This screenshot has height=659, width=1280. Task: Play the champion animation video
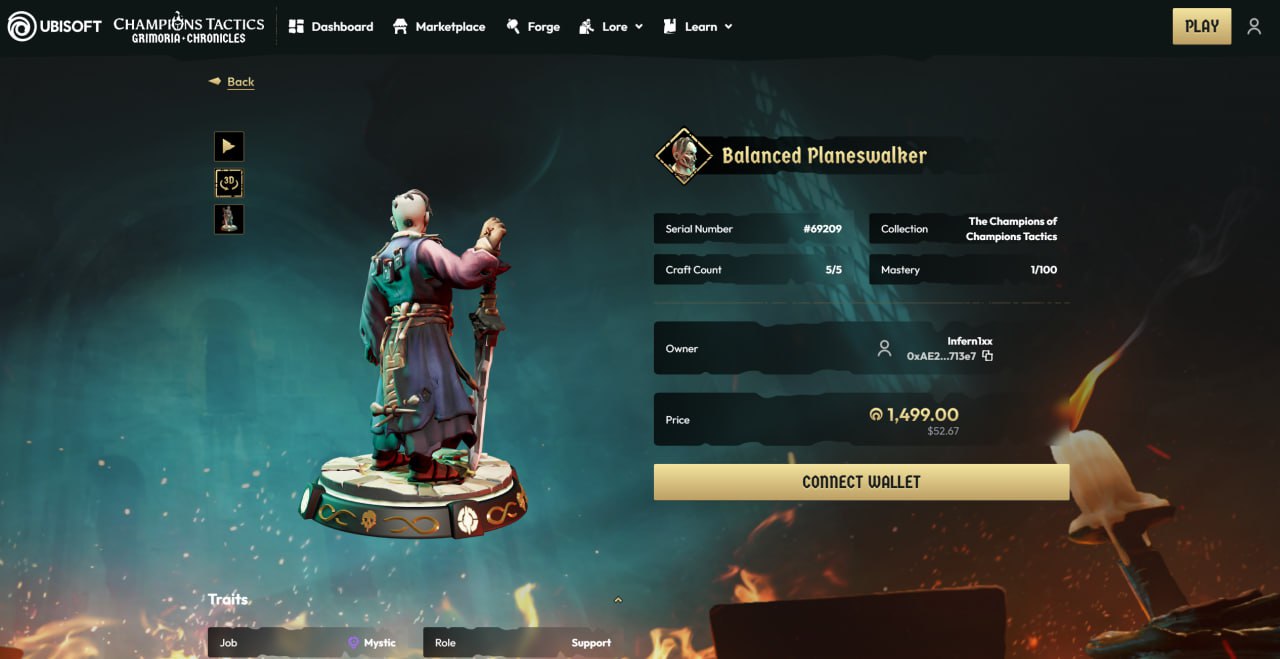(x=229, y=147)
